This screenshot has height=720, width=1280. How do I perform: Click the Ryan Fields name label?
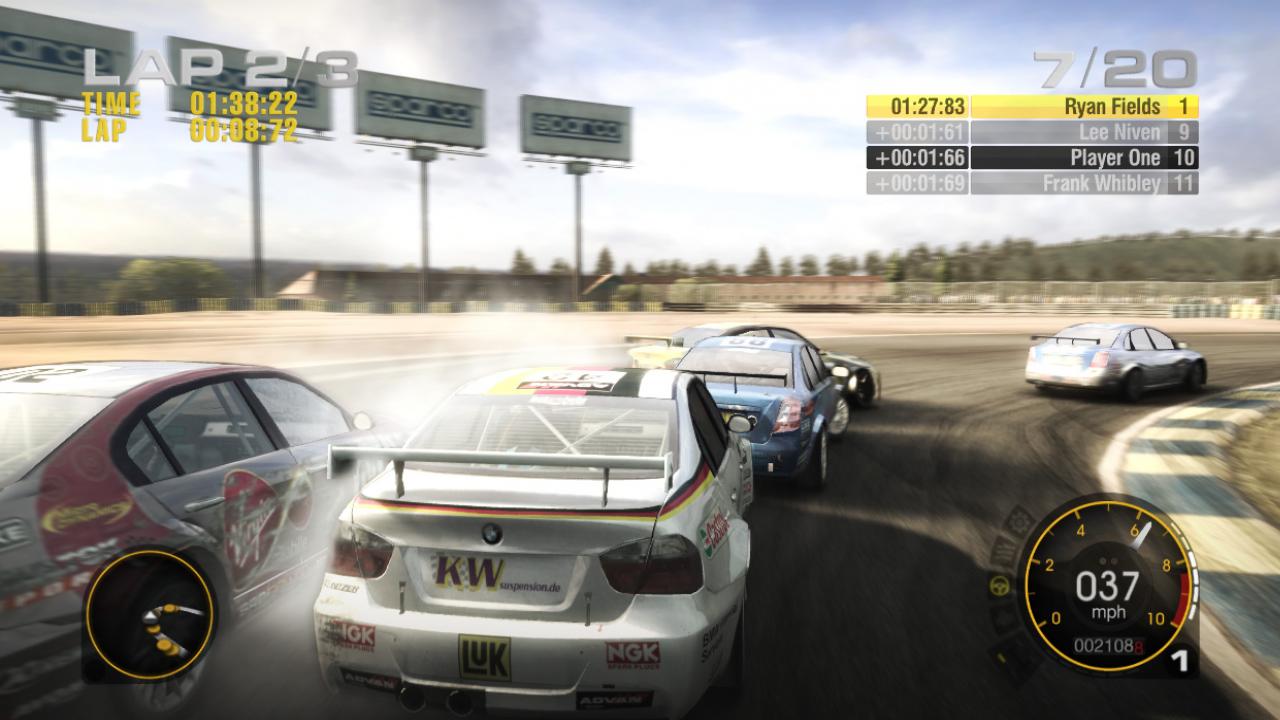click(1113, 104)
